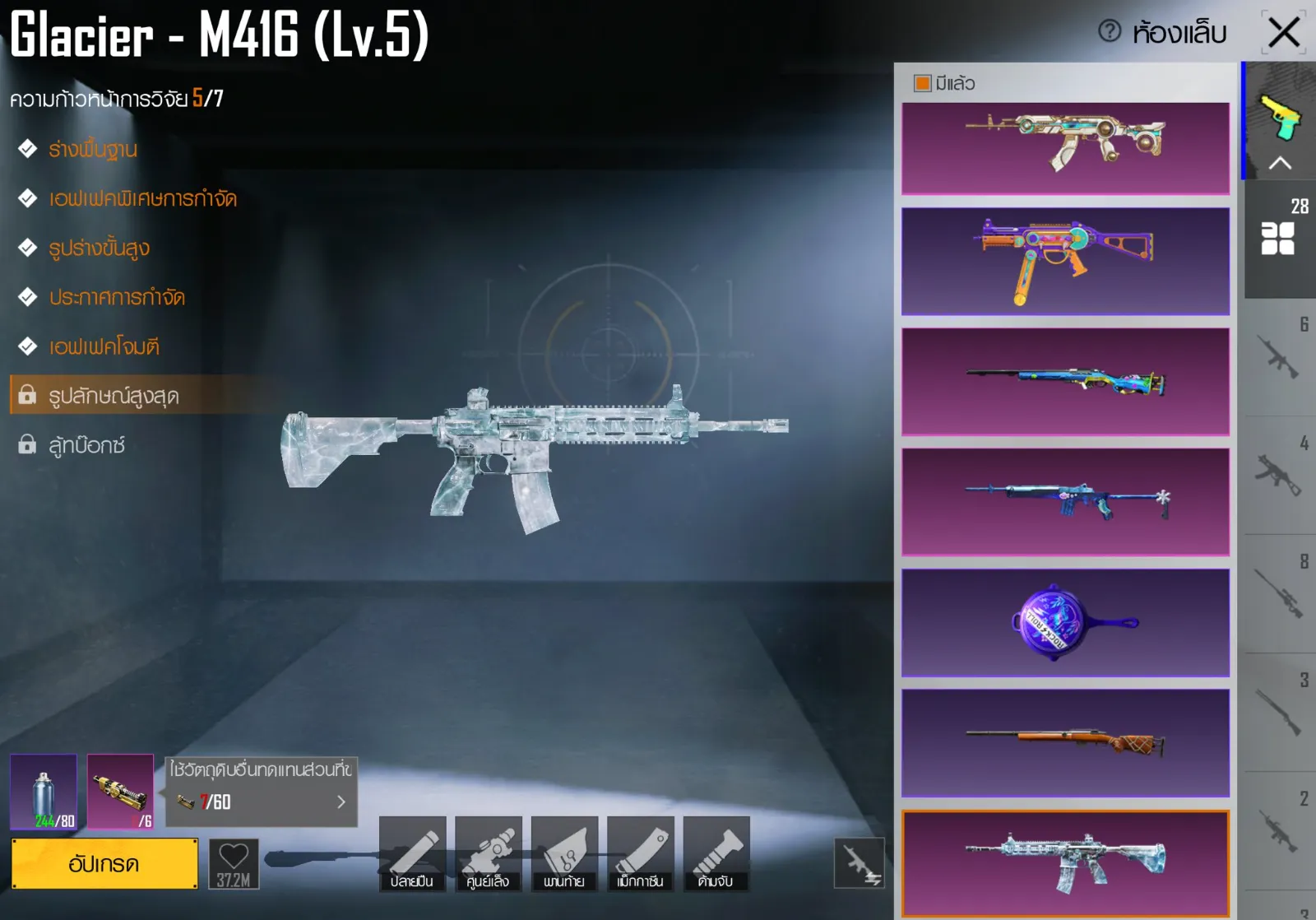Image resolution: width=1316 pixels, height=920 pixels.
Task: Open the พานท้าย stock attachment slot
Action: click(564, 854)
